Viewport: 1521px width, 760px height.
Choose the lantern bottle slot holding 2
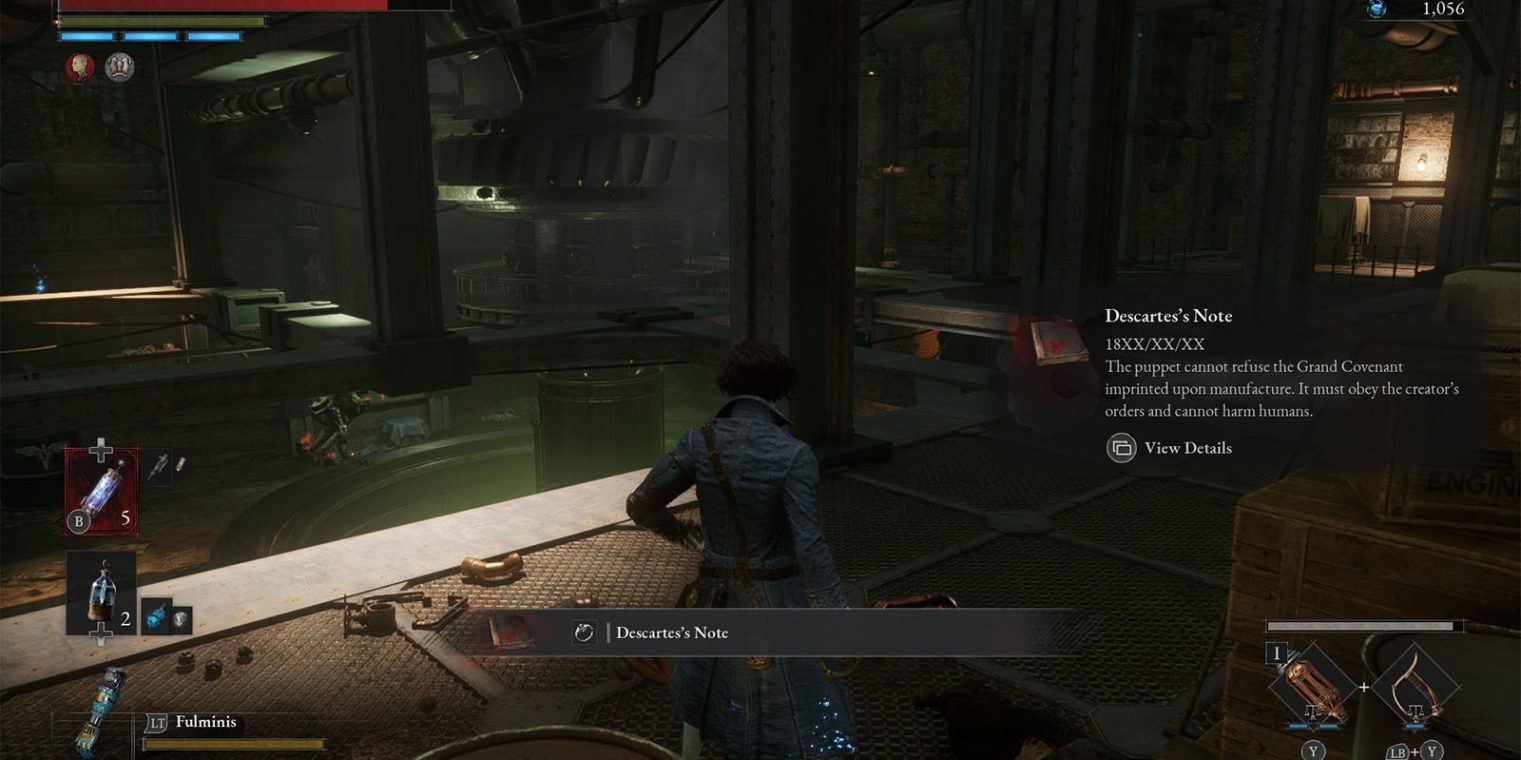click(101, 593)
